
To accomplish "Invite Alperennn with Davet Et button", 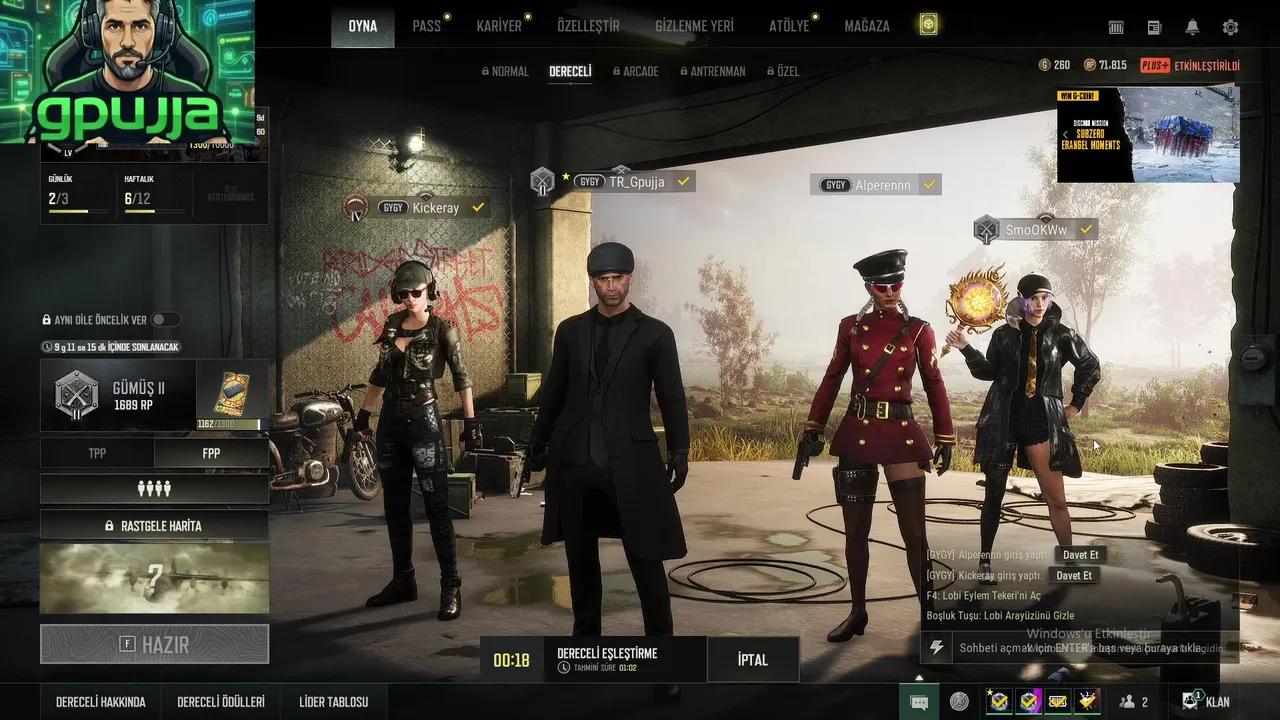I will click(x=1080, y=555).
